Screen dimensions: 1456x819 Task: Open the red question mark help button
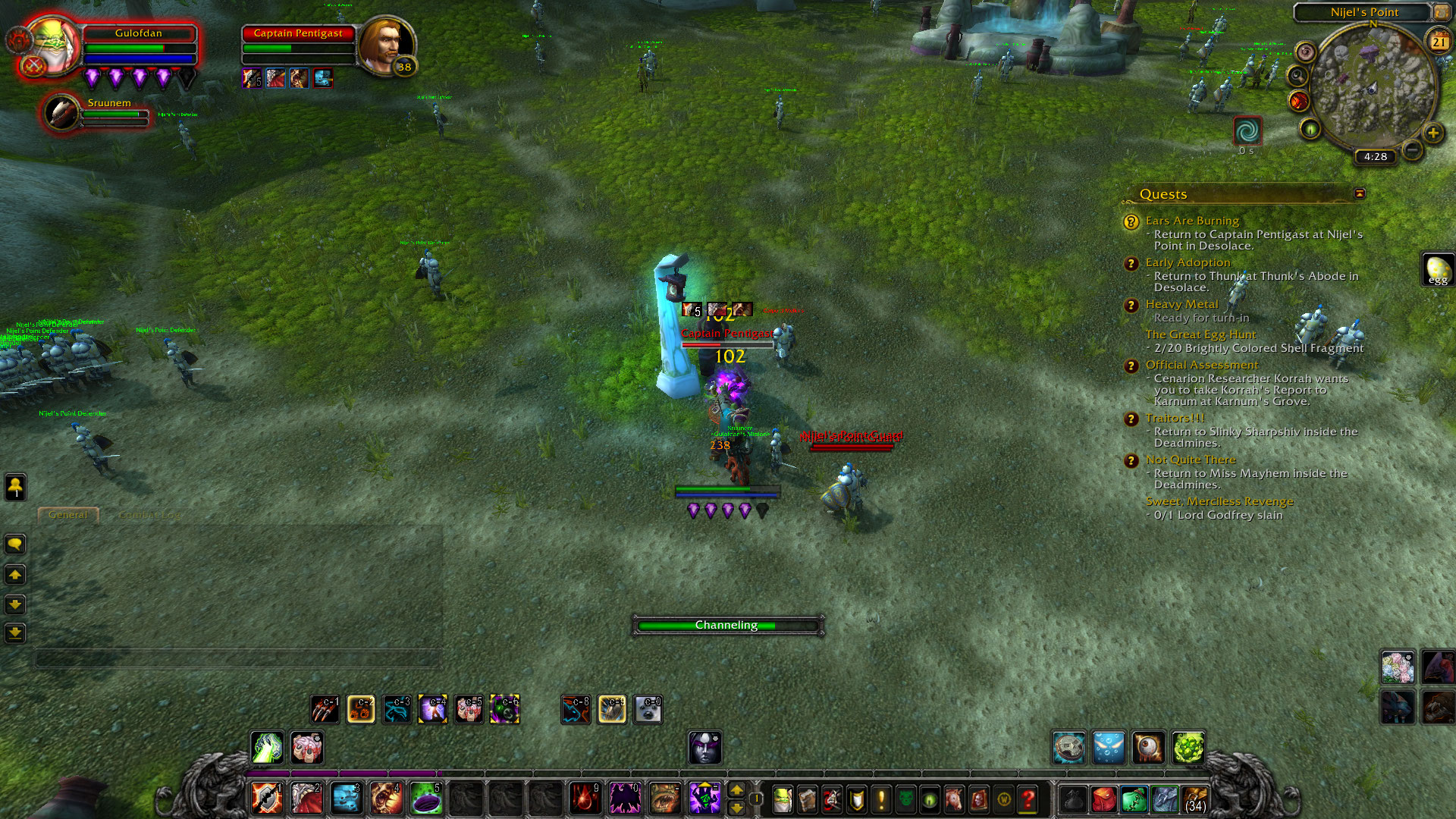point(1028,799)
